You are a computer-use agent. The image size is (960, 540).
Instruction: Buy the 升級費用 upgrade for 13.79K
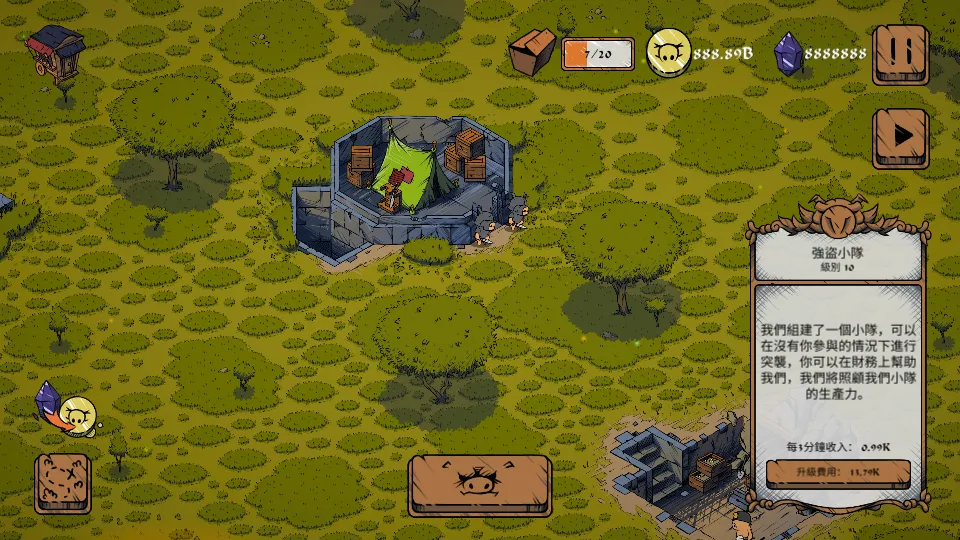838,471
